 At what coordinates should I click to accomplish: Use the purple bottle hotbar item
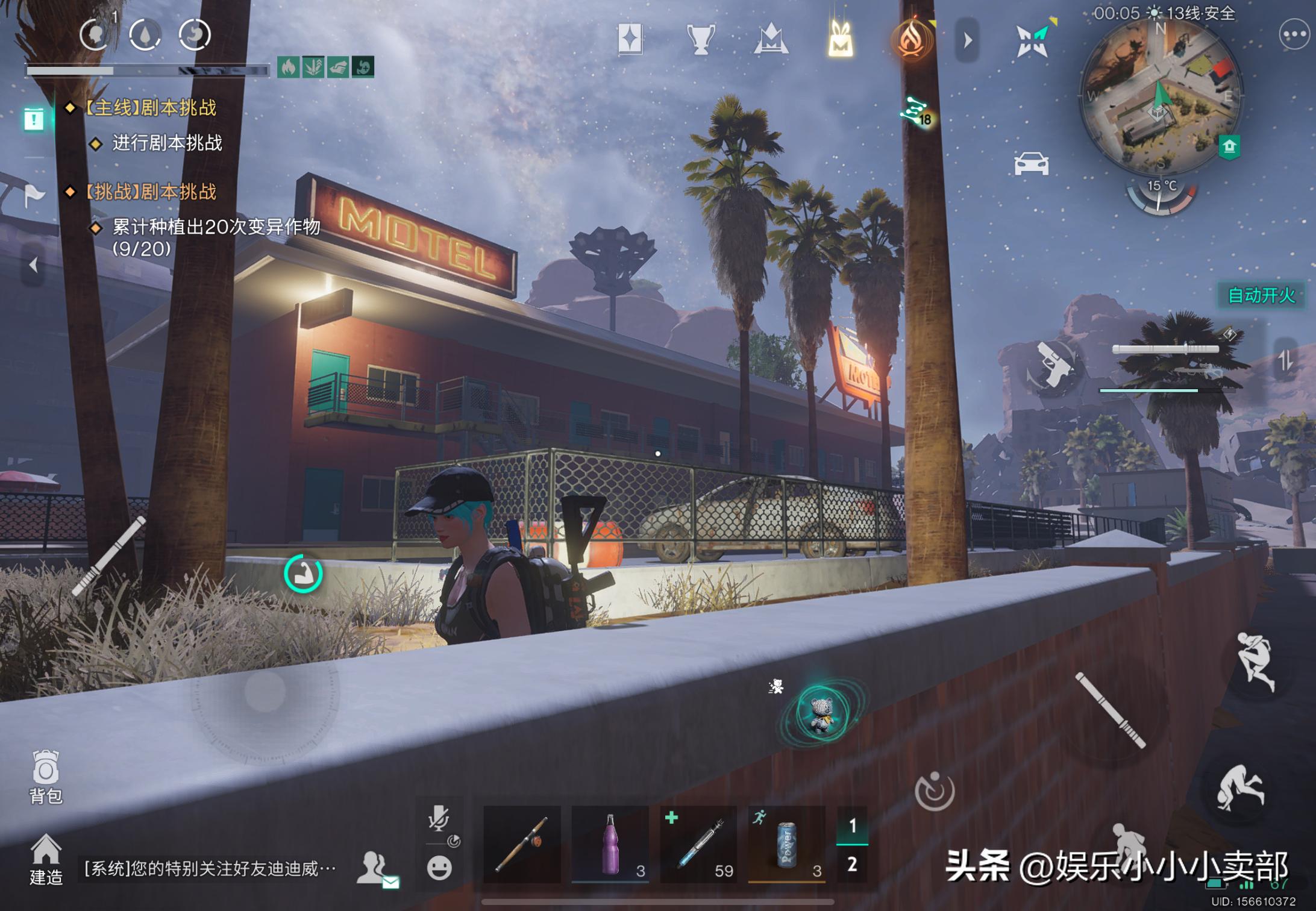click(x=610, y=845)
